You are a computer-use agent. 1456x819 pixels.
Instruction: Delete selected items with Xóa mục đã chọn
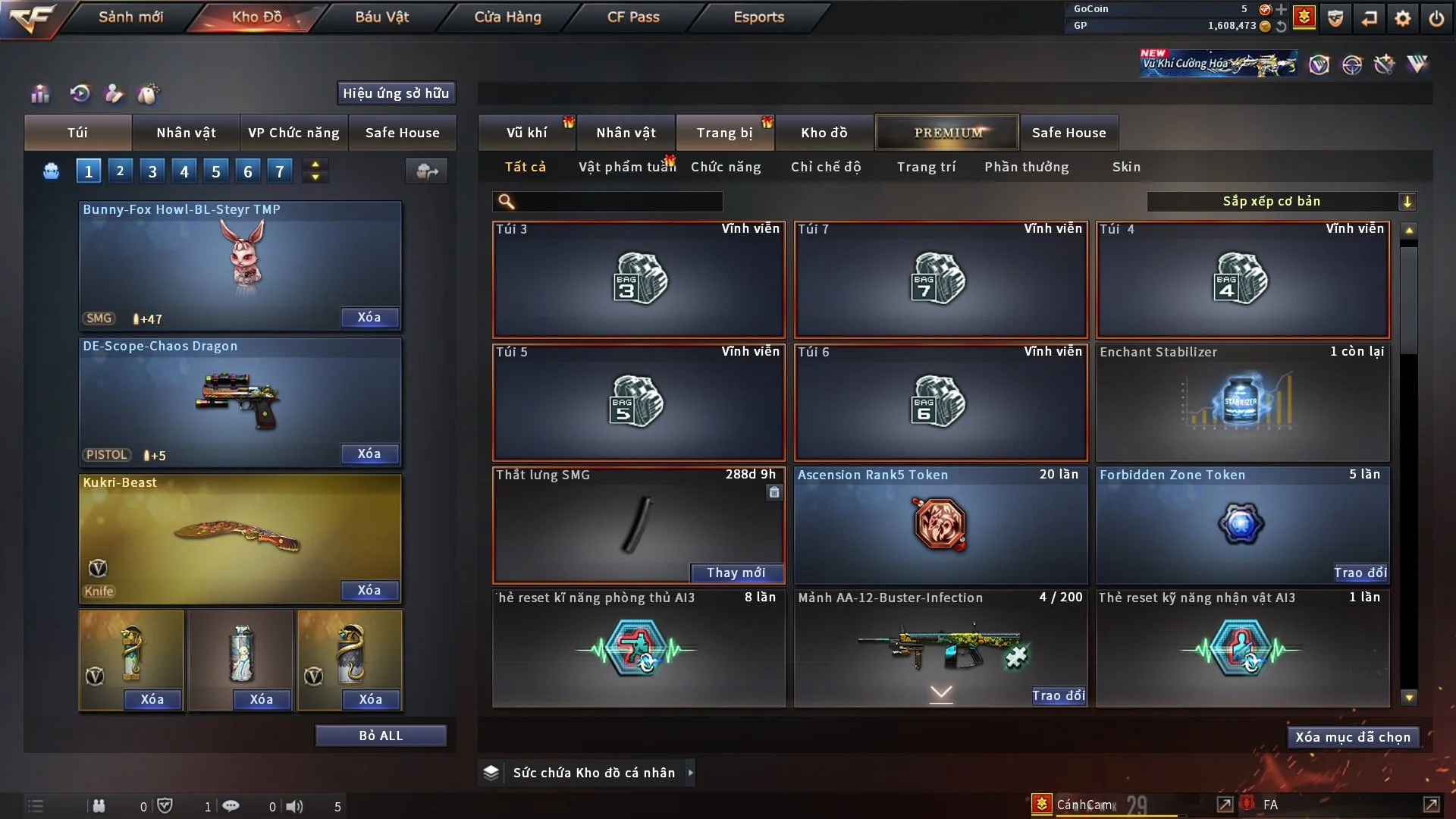1353,737
